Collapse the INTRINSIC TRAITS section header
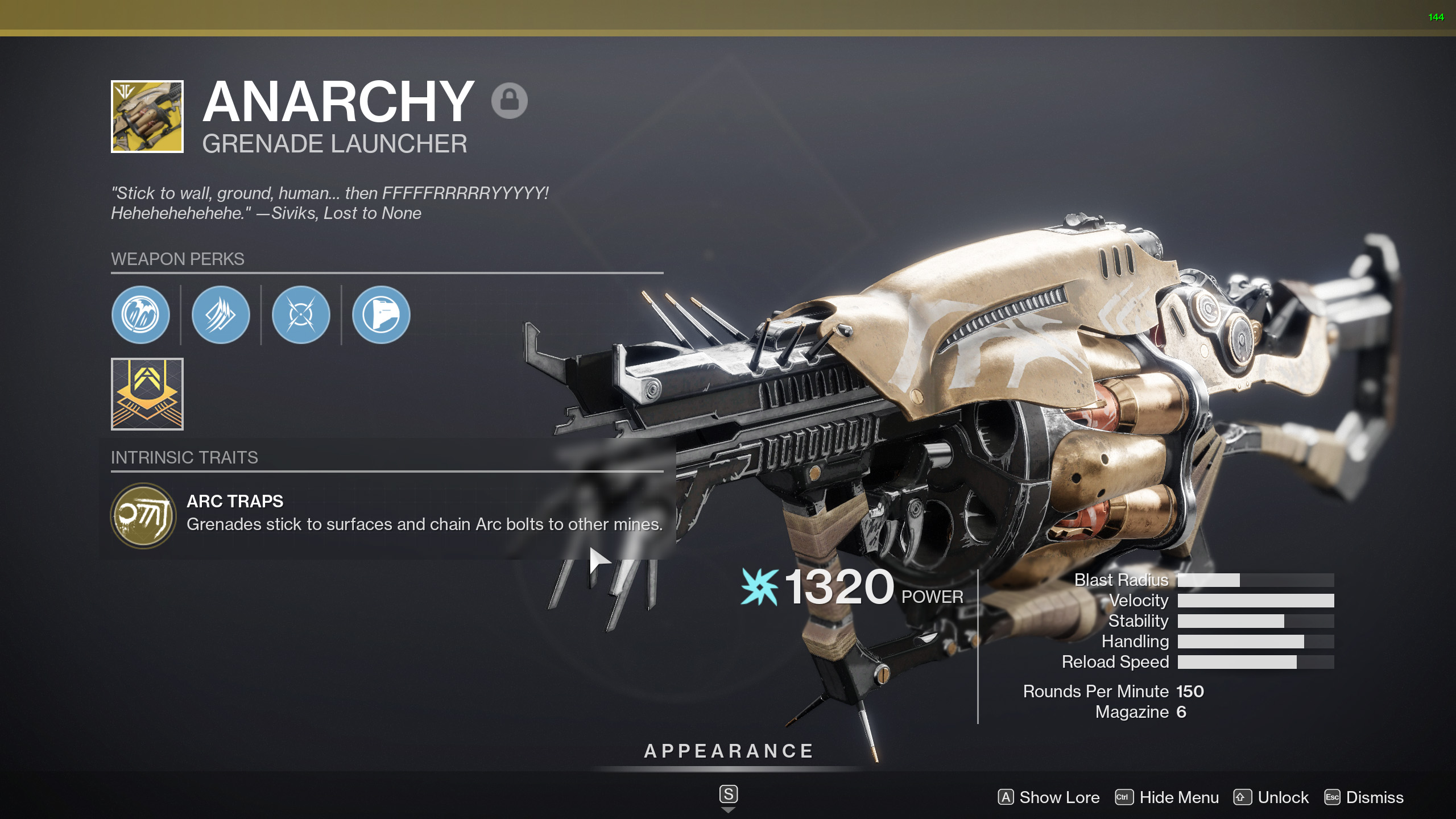 (x=185, y=457)
